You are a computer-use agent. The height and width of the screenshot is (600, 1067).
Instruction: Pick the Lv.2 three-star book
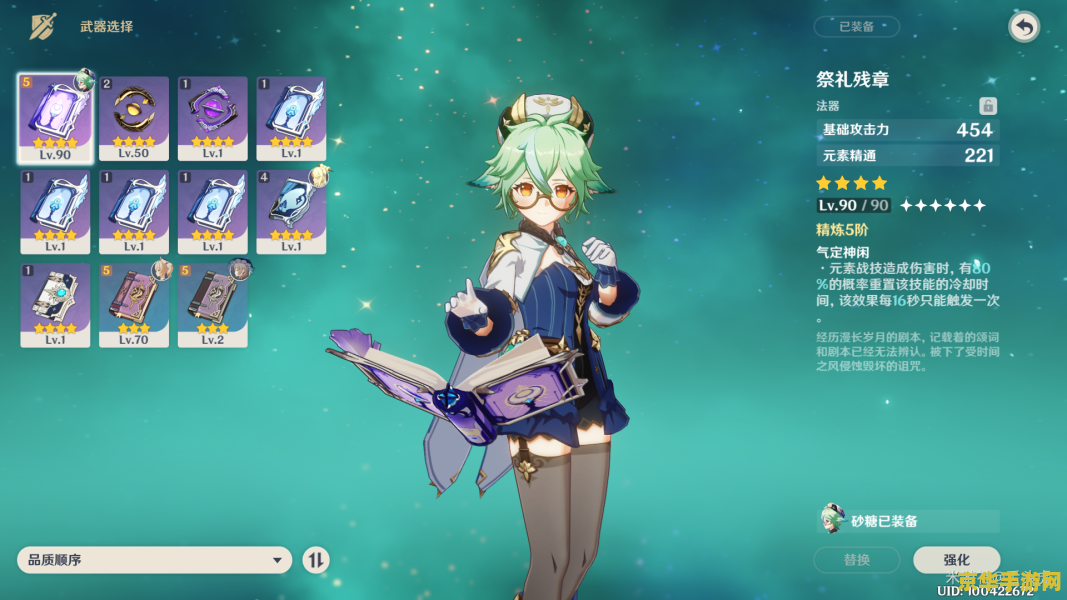(213, 304)
